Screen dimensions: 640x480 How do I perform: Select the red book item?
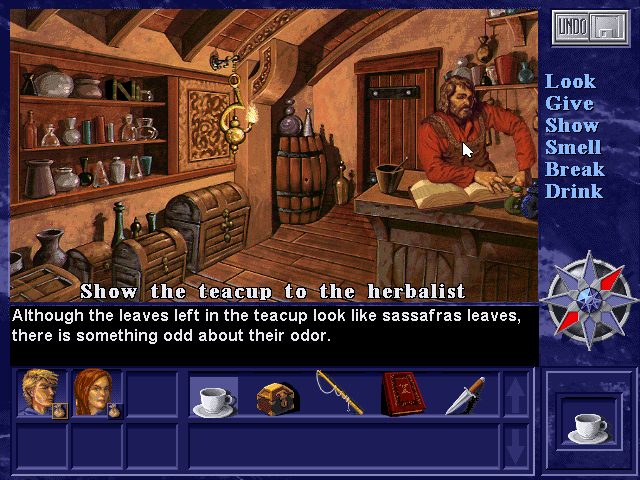tap(402, 394)
